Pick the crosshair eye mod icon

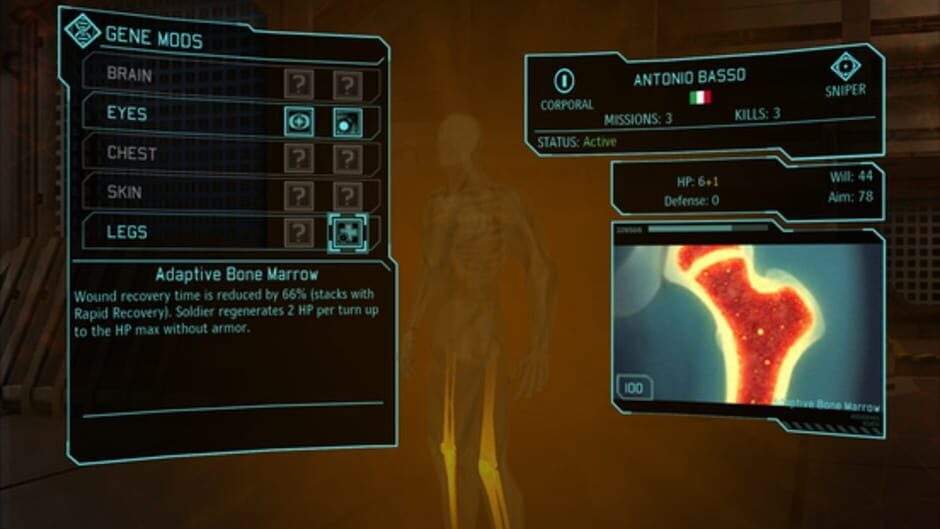click(299, 122)
